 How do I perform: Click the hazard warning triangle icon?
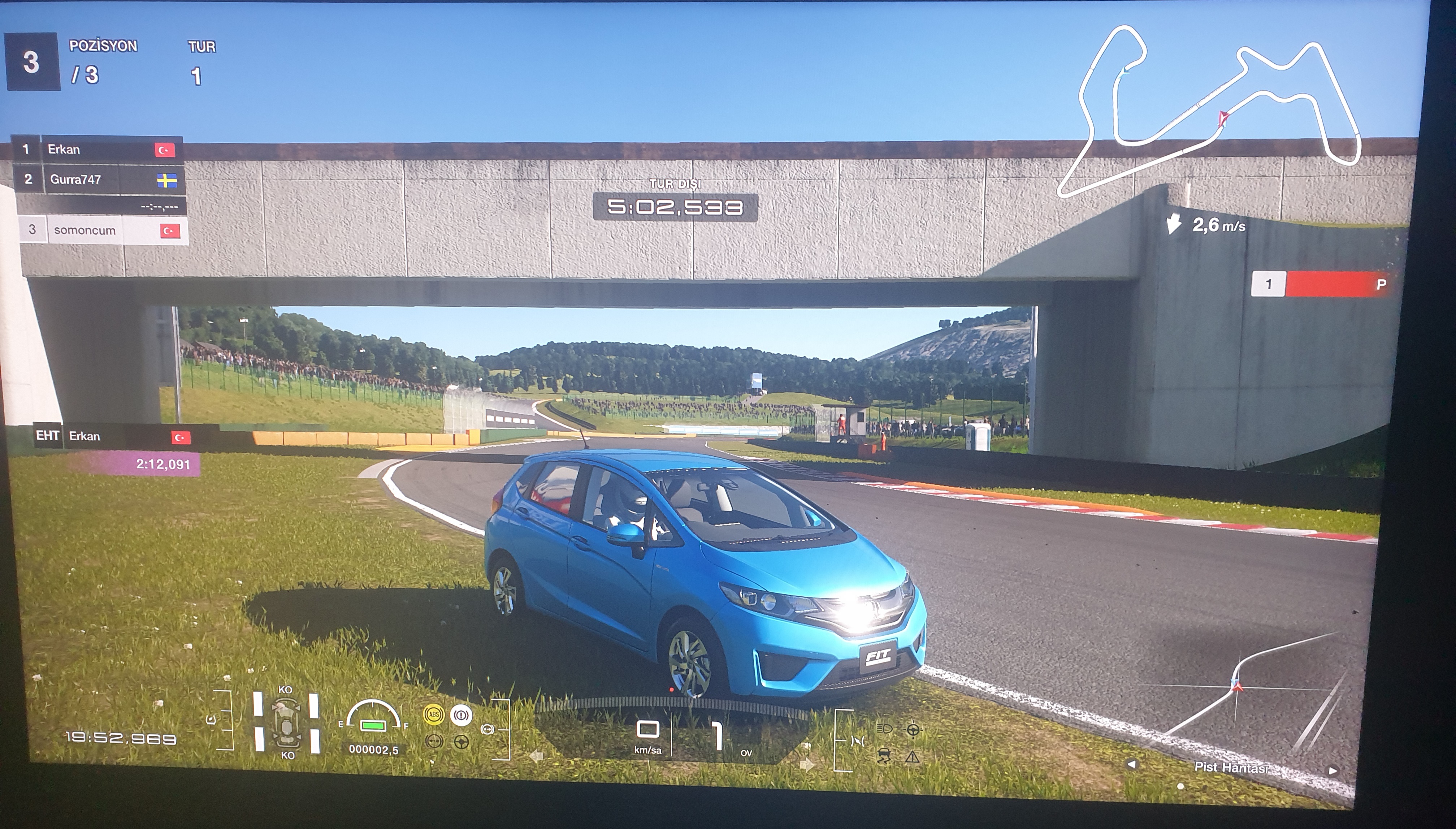(x=913, y=757)
